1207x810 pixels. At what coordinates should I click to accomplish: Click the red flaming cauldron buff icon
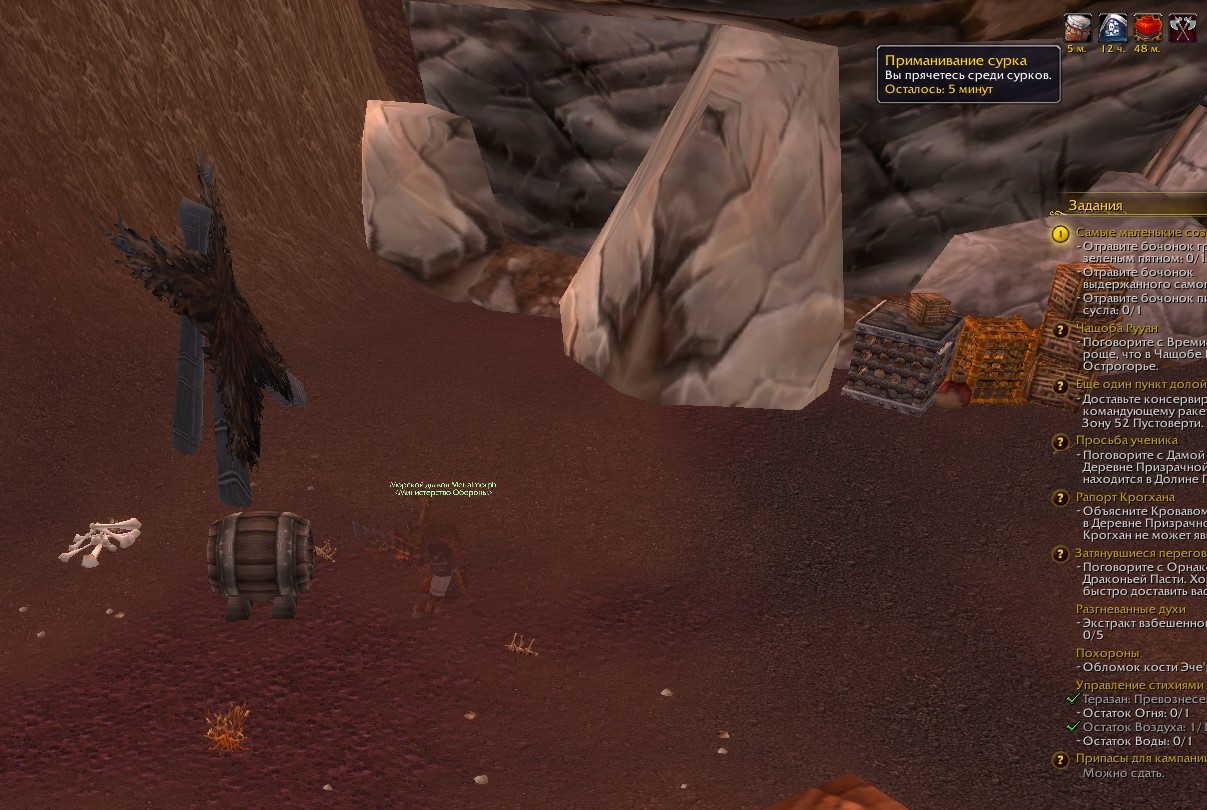pyautogui.click(x=1148, y=27)
